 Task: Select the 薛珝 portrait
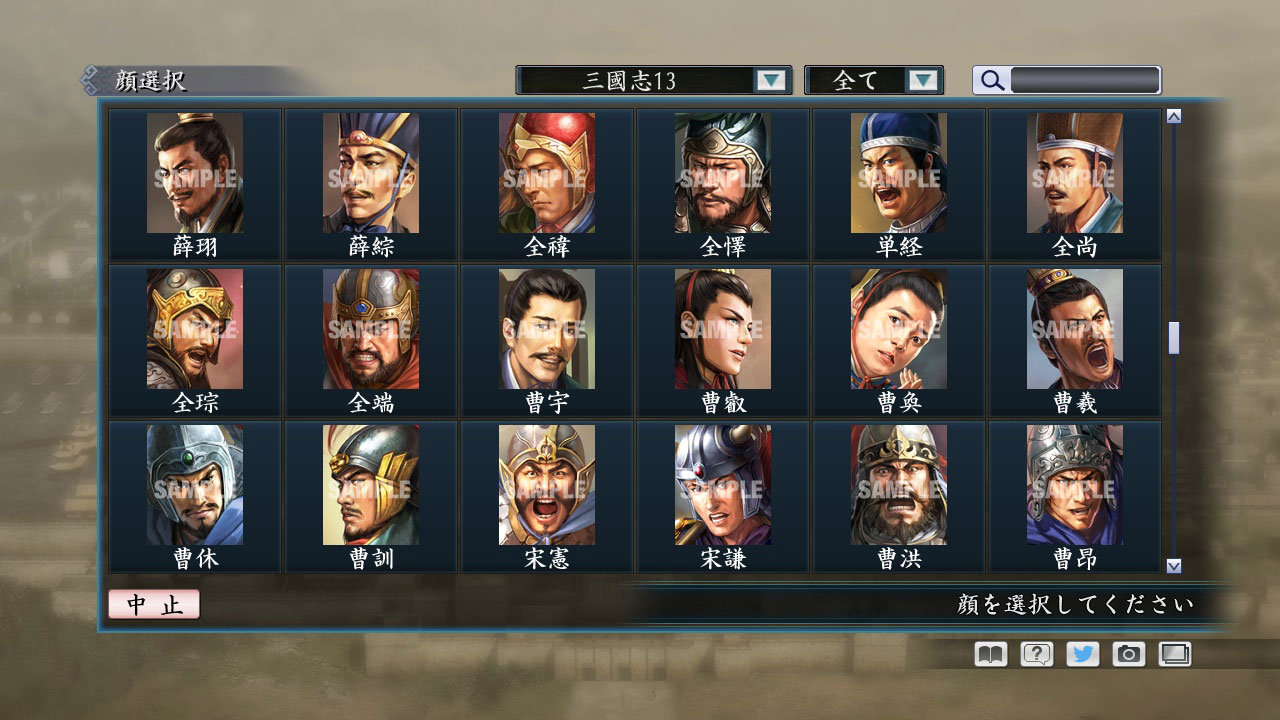(195, 173)
